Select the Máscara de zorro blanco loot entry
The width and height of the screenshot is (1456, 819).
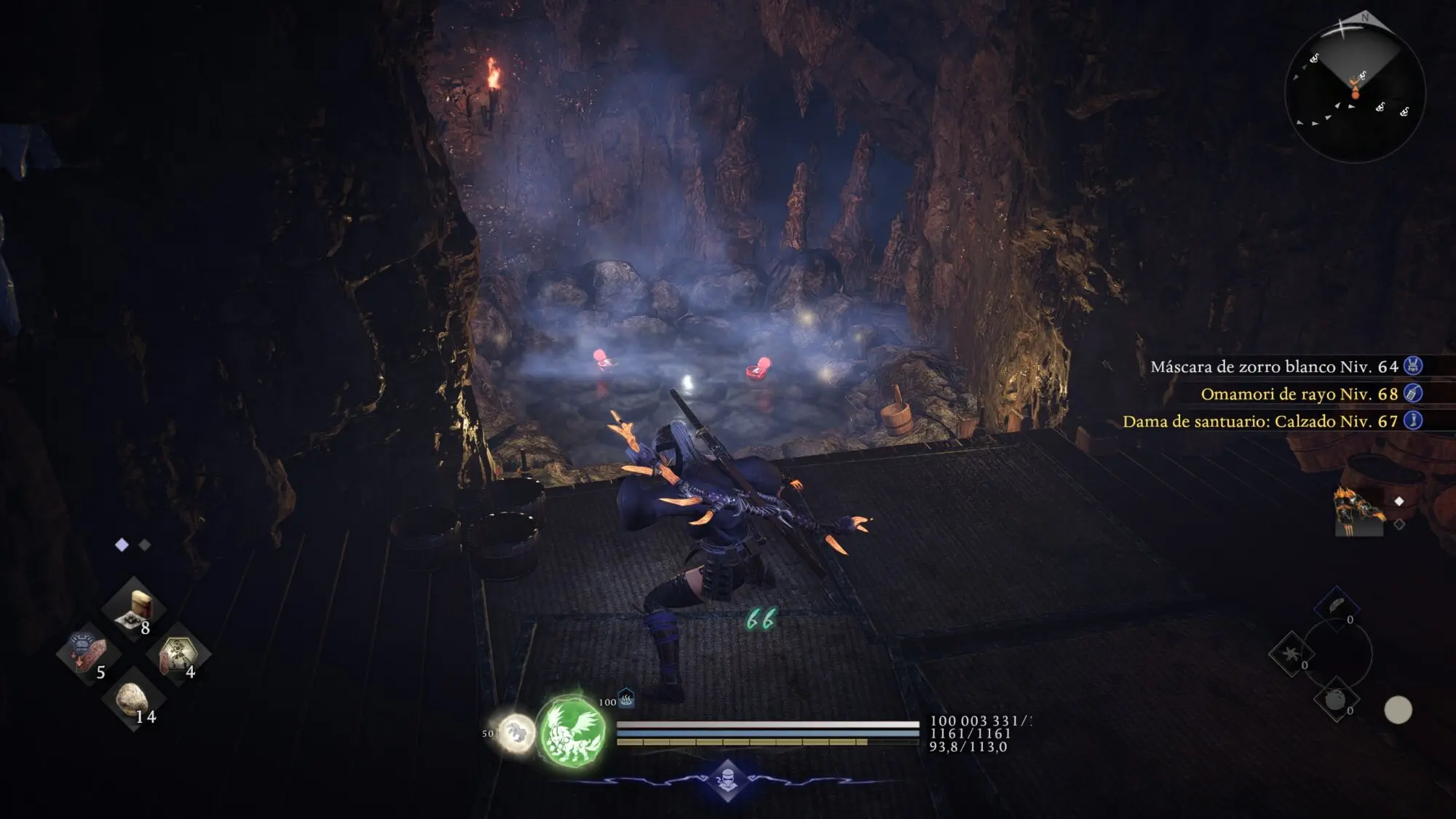point(1274,366)
